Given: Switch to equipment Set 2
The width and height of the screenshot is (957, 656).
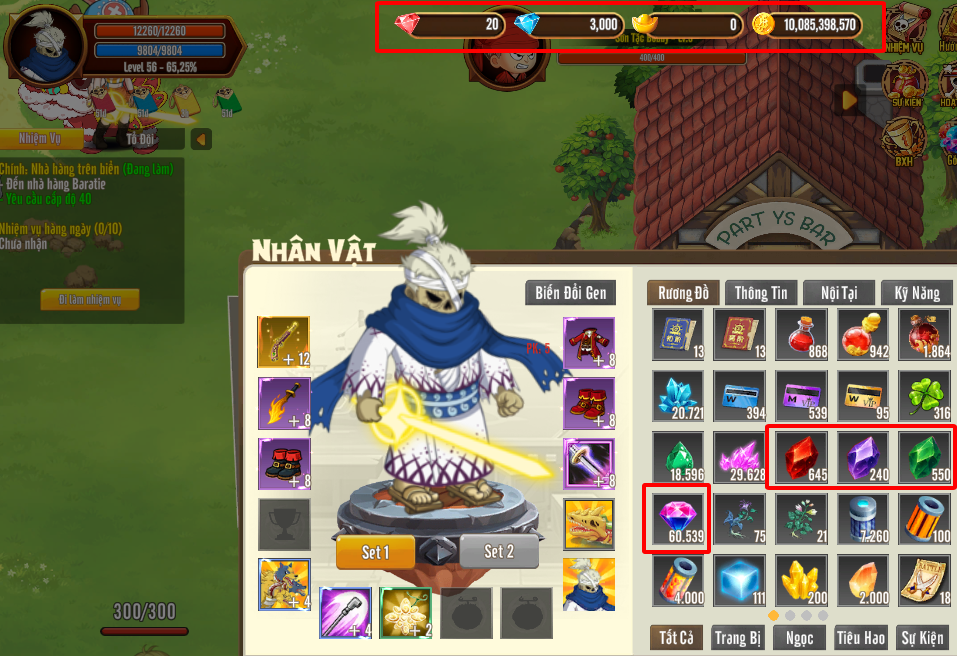Looking at the screenshot, I should point(499,552).
